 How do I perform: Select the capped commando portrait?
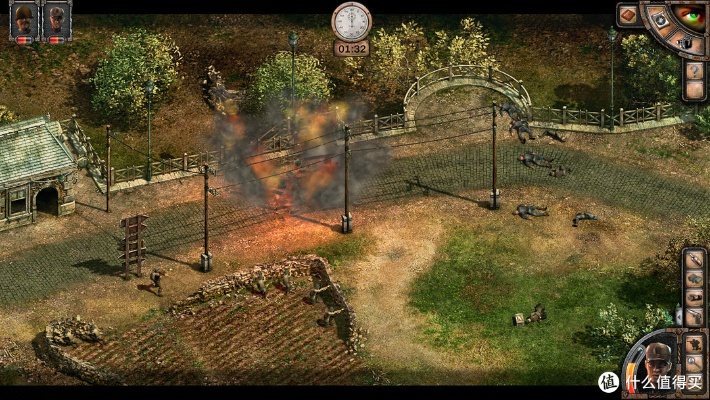click(55, 19)
